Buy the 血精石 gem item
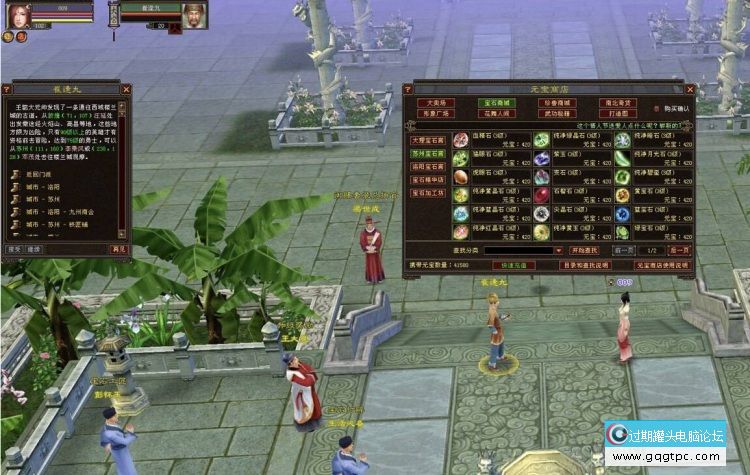The image size is (750, 475). [x=461, y=140]
